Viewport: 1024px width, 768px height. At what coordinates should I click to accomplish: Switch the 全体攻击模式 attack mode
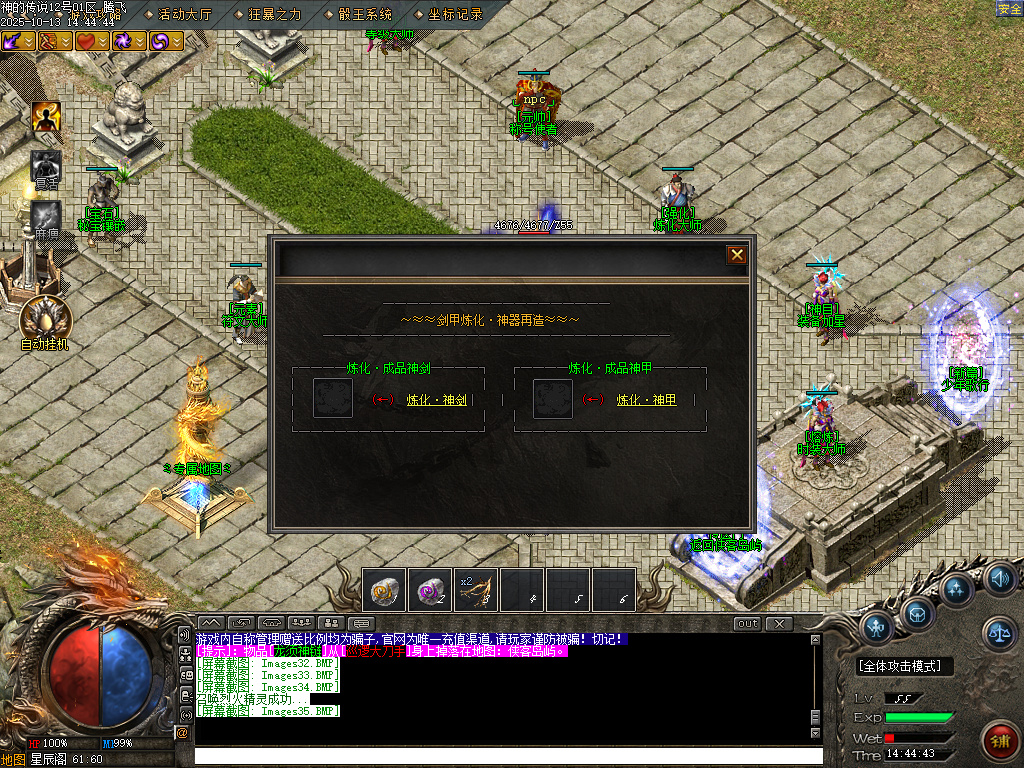point(905,666)
